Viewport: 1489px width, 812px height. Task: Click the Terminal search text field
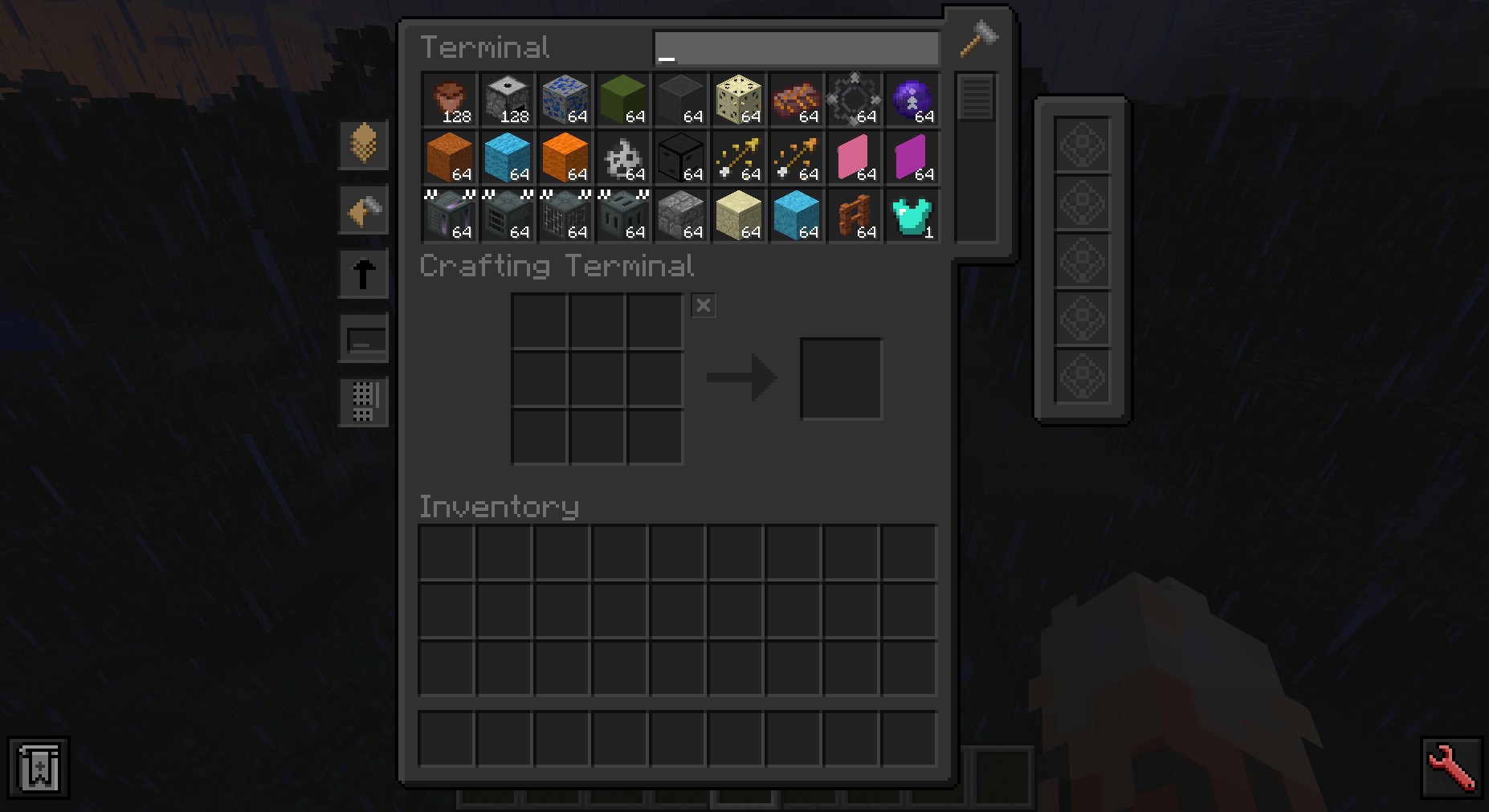796,48
